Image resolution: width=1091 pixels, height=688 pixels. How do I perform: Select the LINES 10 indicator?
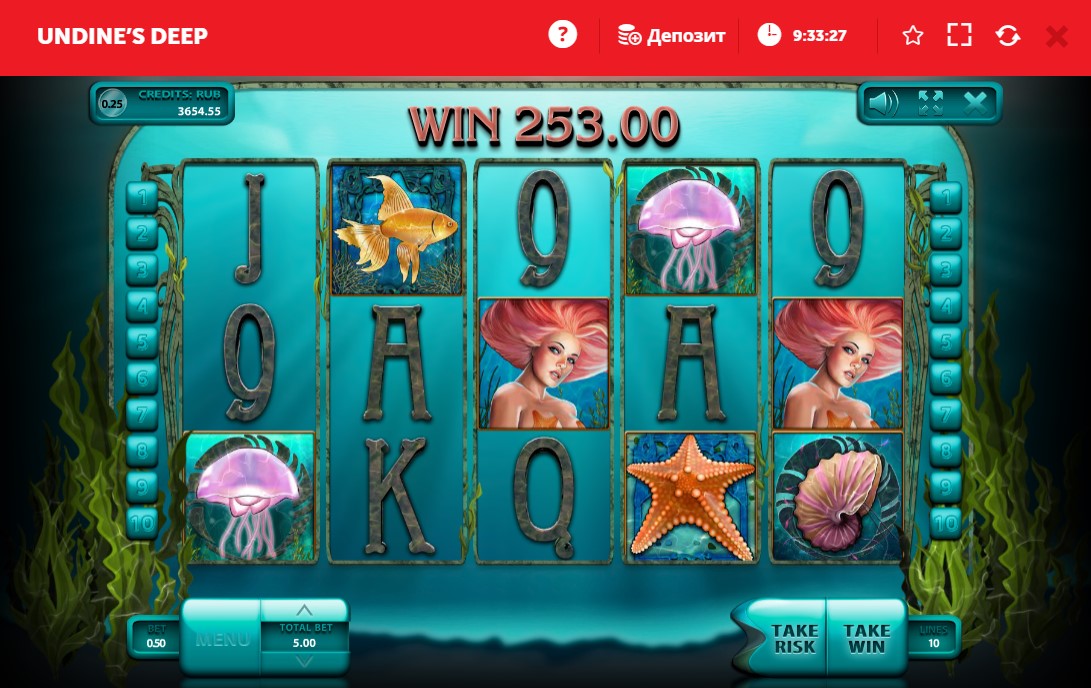click(933, 637)
